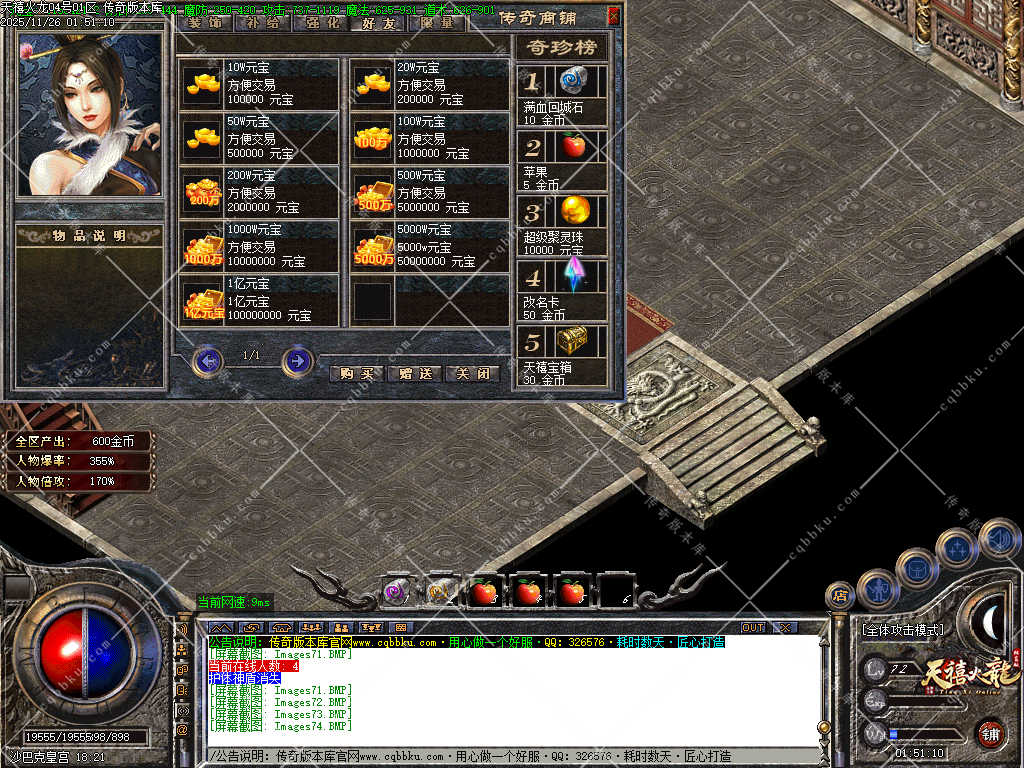Close the shop with the red X
1024x768 pixels.
[613, 16]
